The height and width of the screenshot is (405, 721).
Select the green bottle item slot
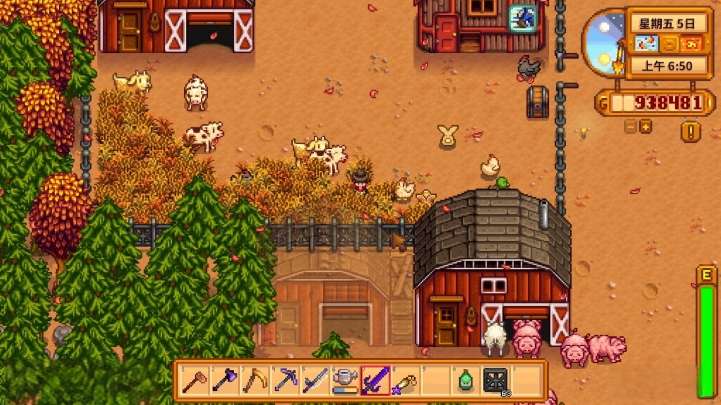465,380
